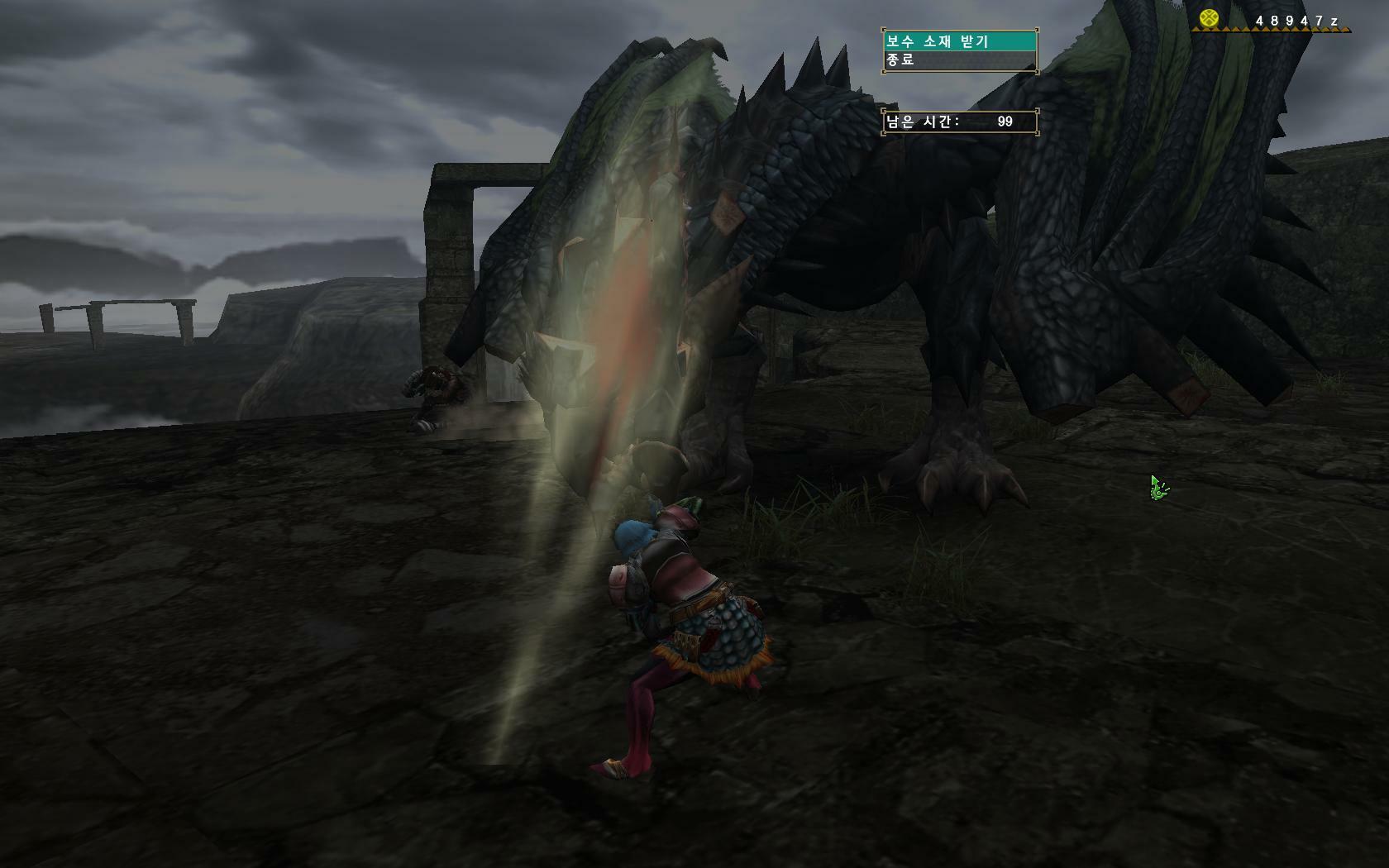Select the 보수 소재 받기 menu option
This screenshot has height=868, width=1389.
click(x=959, y=41)
